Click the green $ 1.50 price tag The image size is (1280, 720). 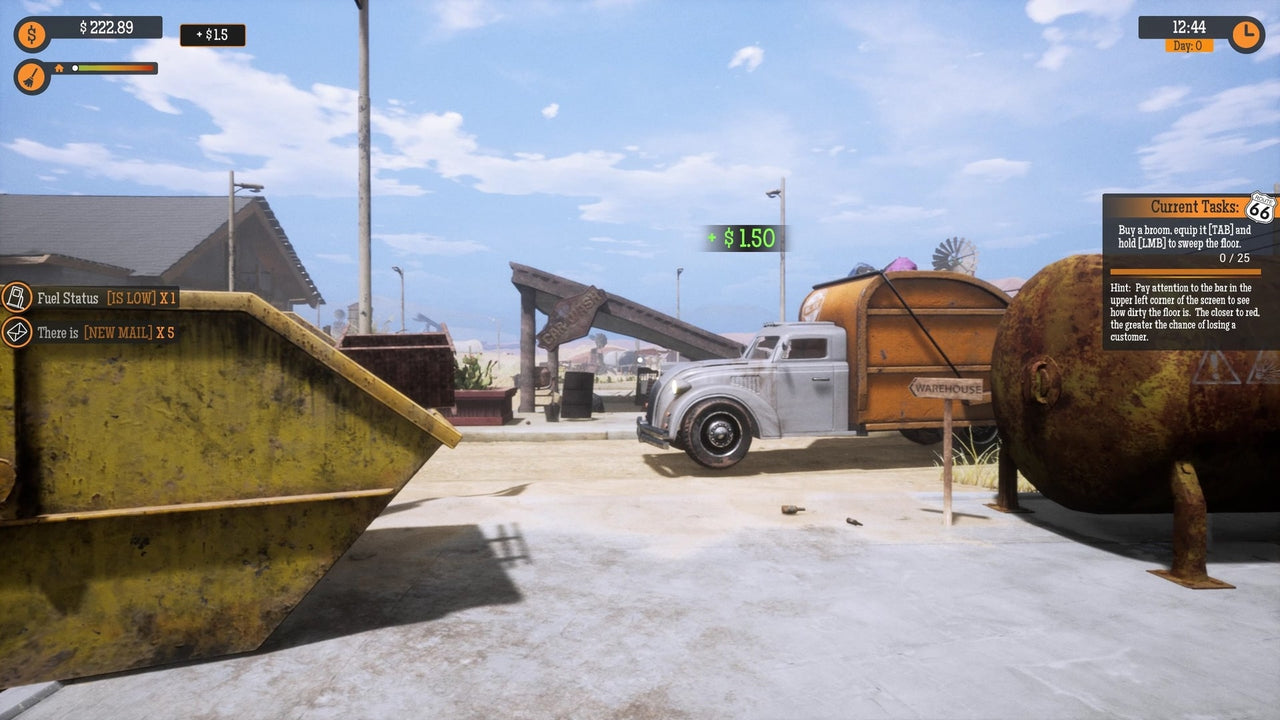(744, 238)
